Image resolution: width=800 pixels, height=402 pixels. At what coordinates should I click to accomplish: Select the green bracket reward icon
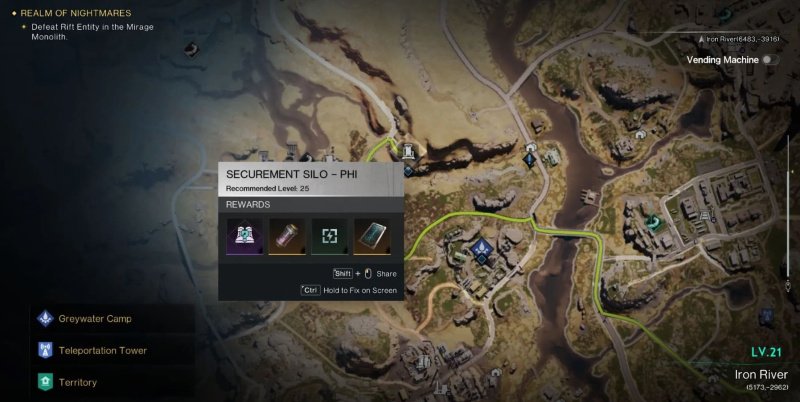click(329, 236)
